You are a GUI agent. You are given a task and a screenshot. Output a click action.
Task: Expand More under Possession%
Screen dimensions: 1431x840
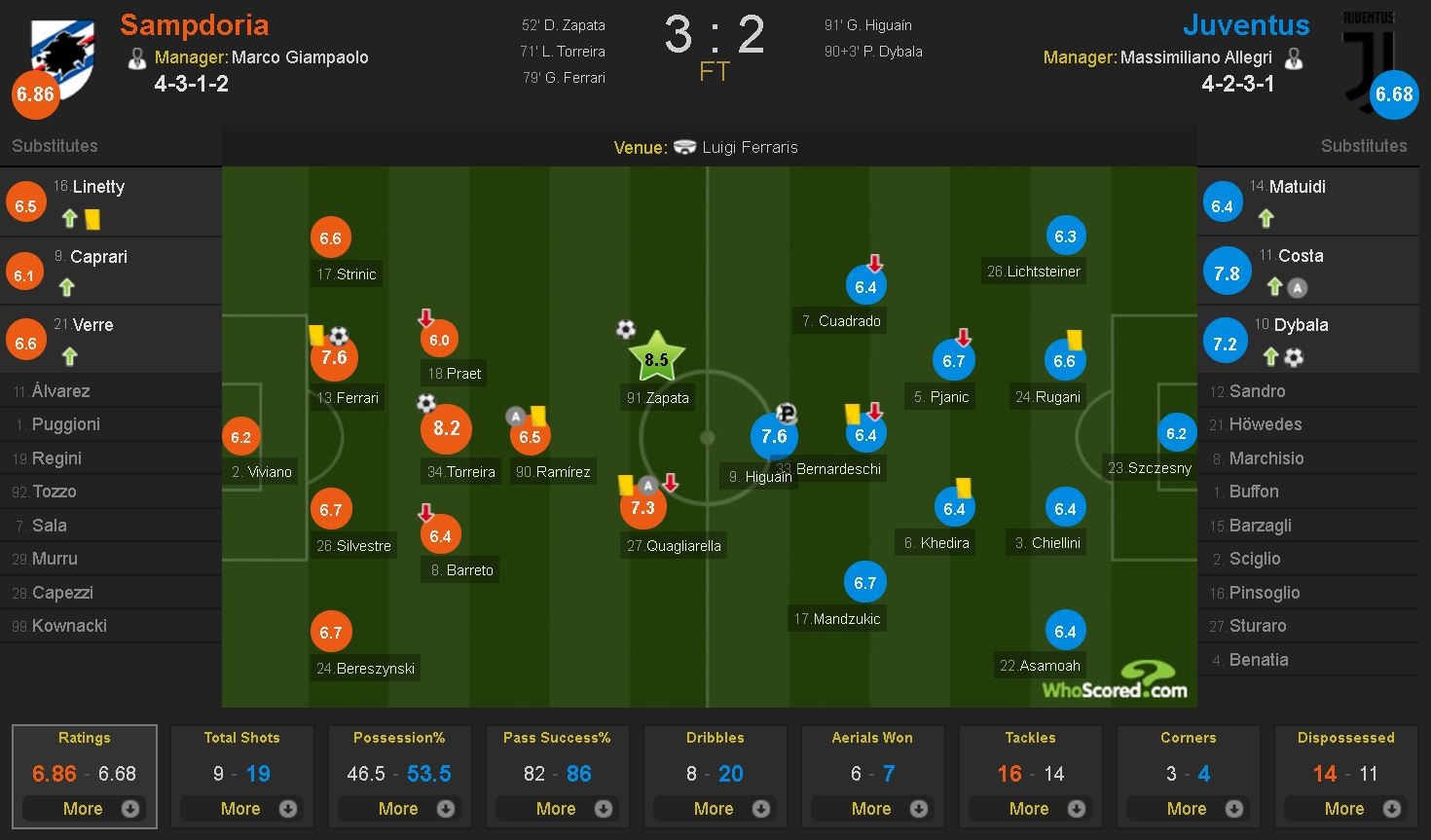tap(400, 808)
